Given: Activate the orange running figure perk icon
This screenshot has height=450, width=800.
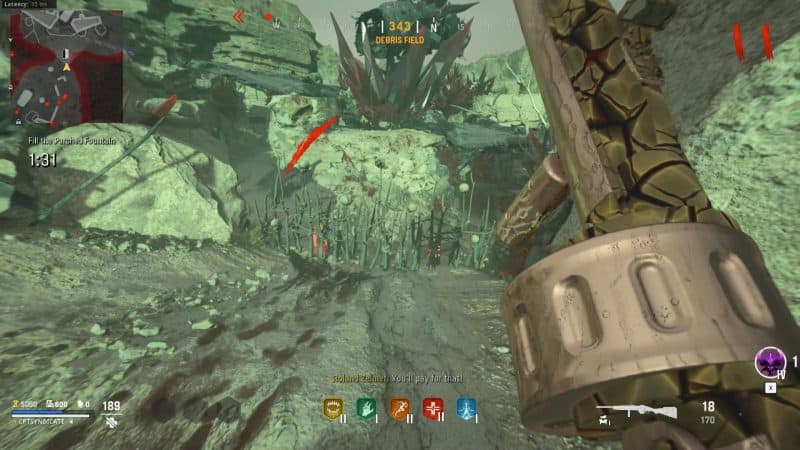Looking at the screenshot, I should [400, 407].
